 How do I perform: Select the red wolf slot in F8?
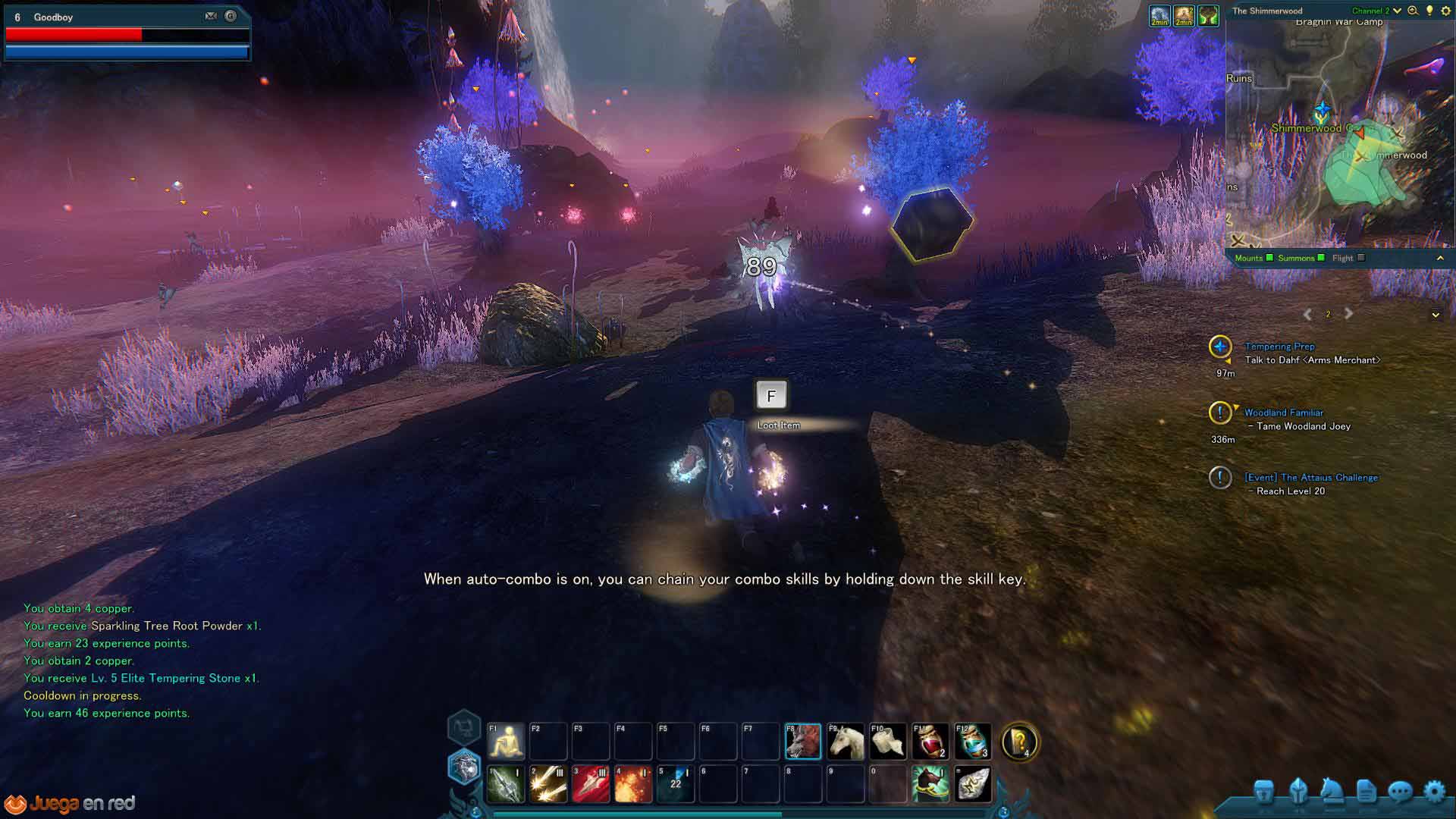point(802,741)
